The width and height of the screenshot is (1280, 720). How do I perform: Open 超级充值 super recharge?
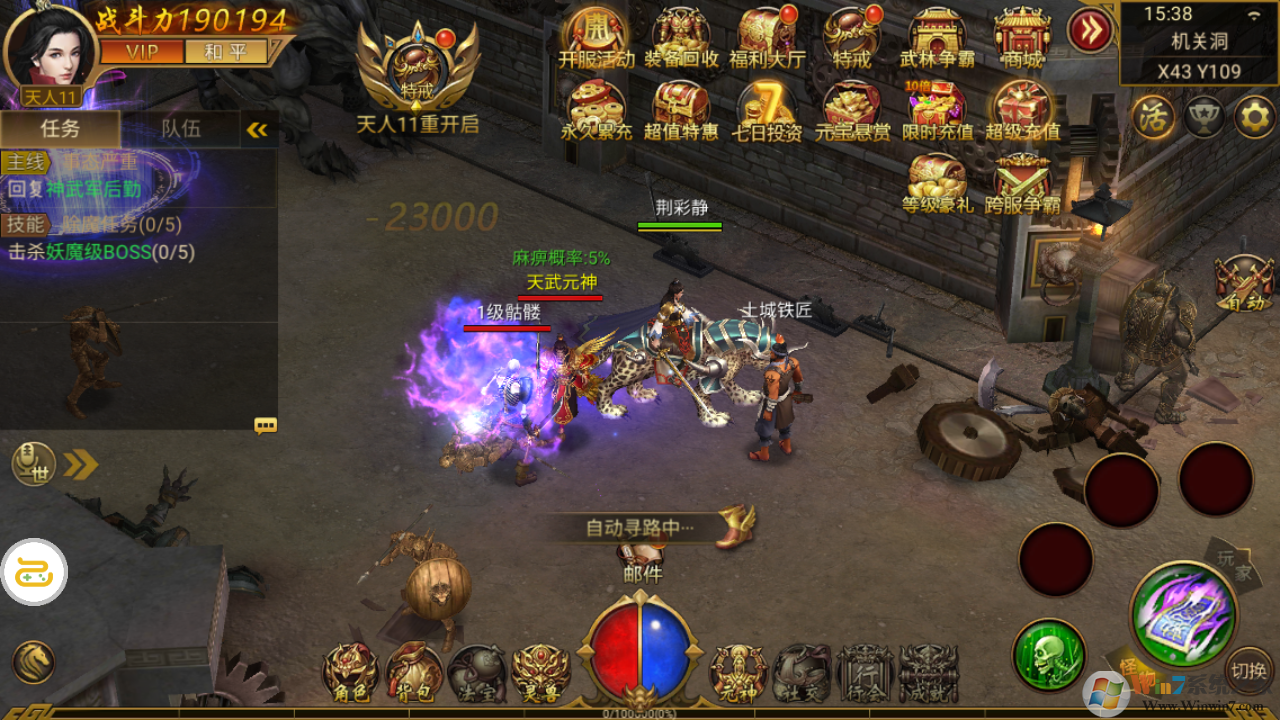[1021, 110]
